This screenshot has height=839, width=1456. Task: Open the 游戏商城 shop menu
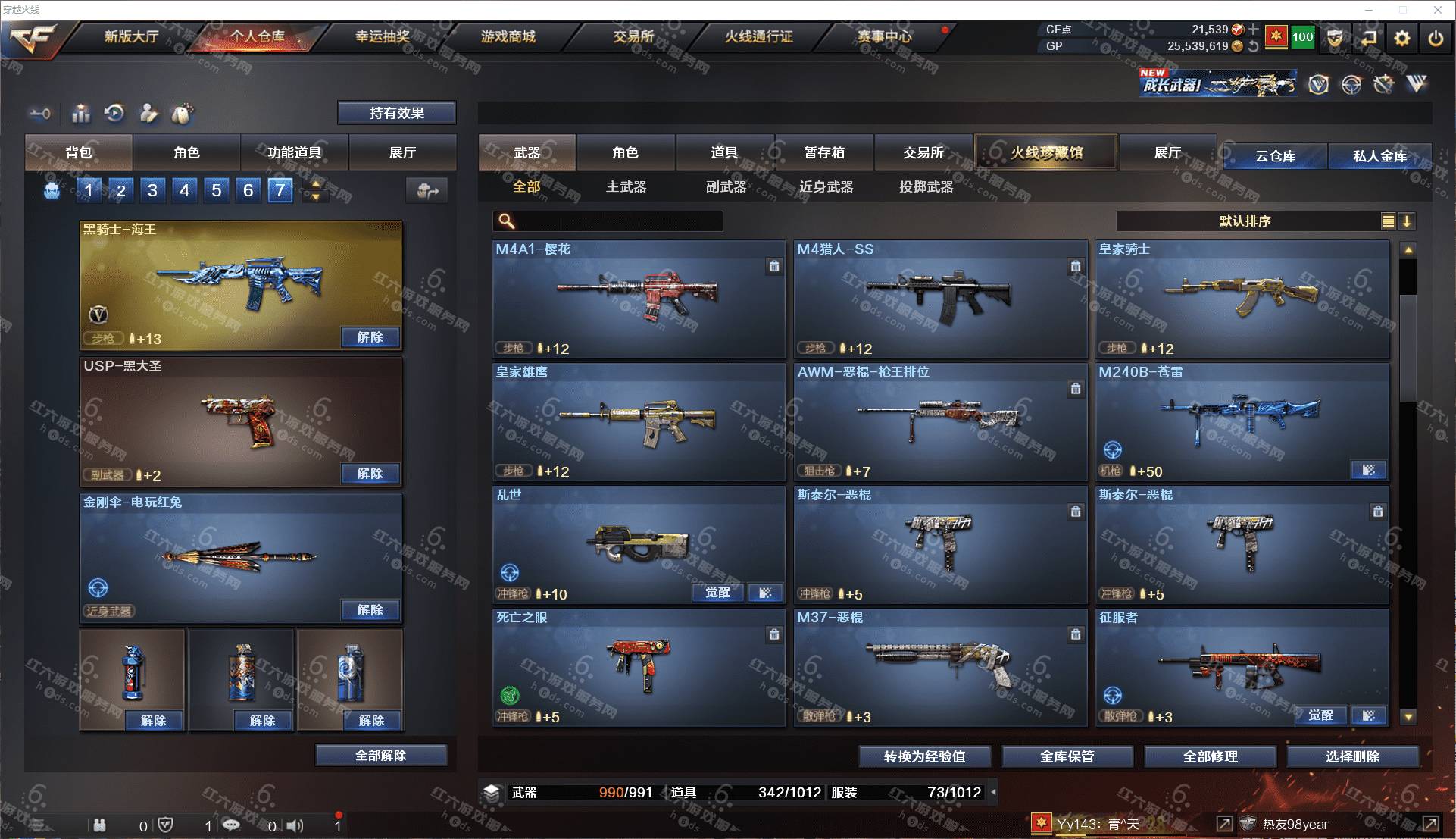point(508,36)
